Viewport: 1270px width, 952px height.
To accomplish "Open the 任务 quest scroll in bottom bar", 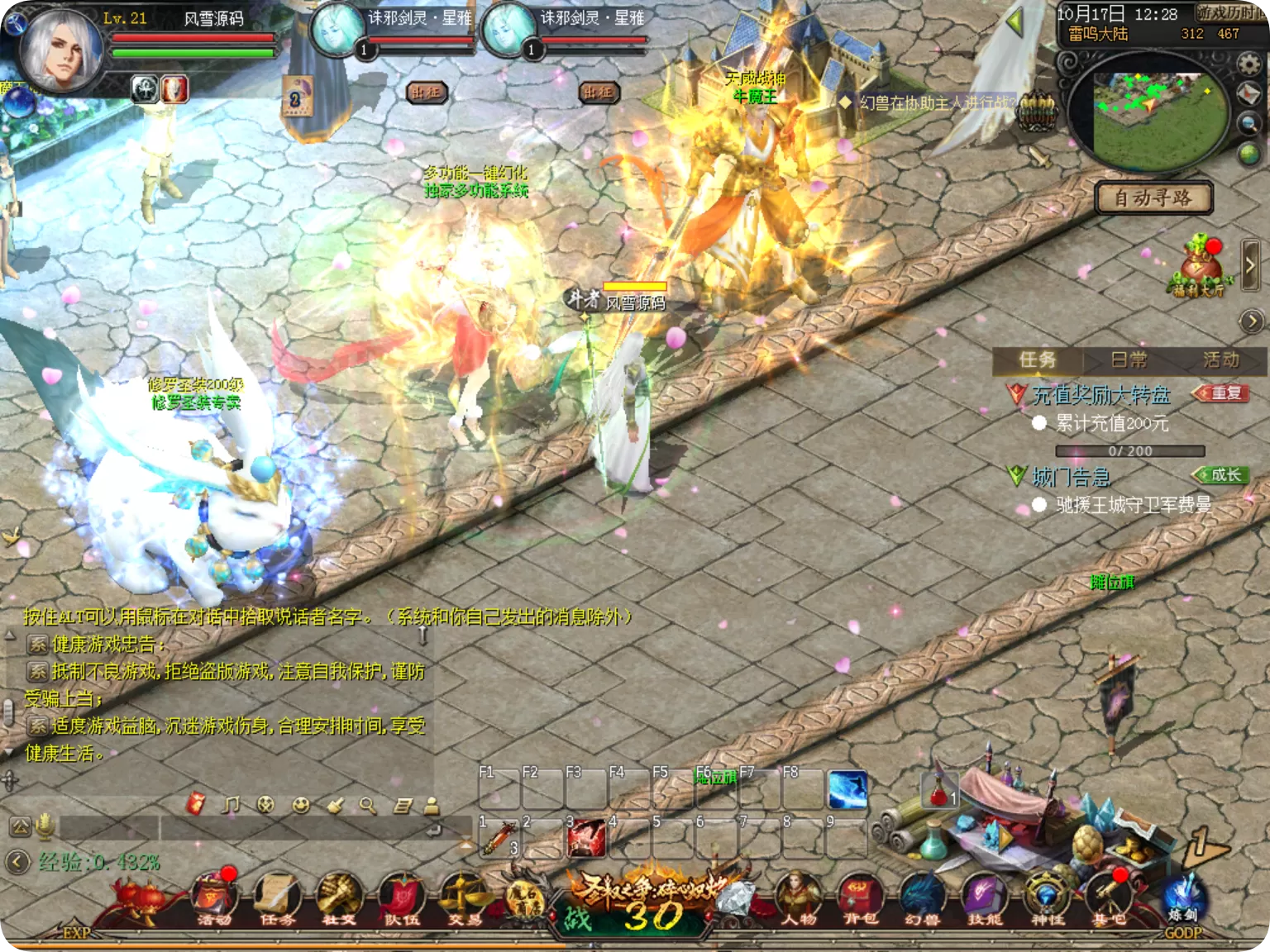I will tap(275, 898).
